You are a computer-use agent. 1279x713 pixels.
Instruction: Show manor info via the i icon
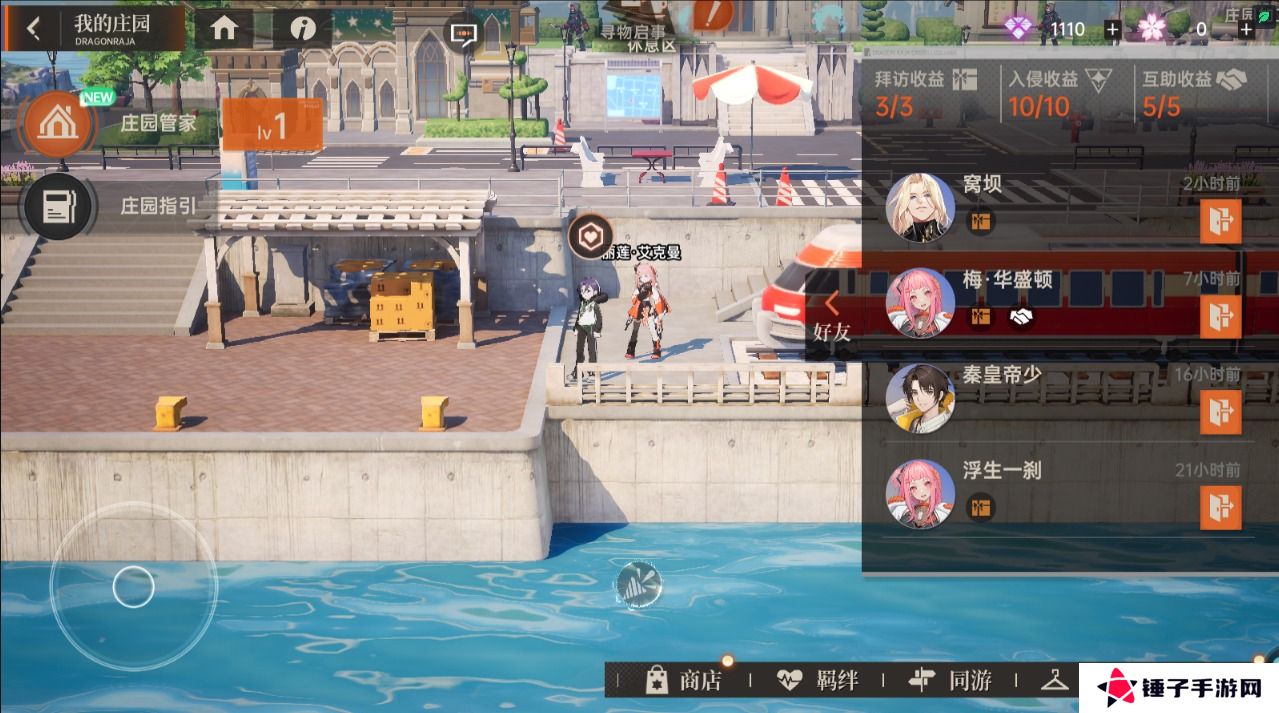click(x=303, y=28)
